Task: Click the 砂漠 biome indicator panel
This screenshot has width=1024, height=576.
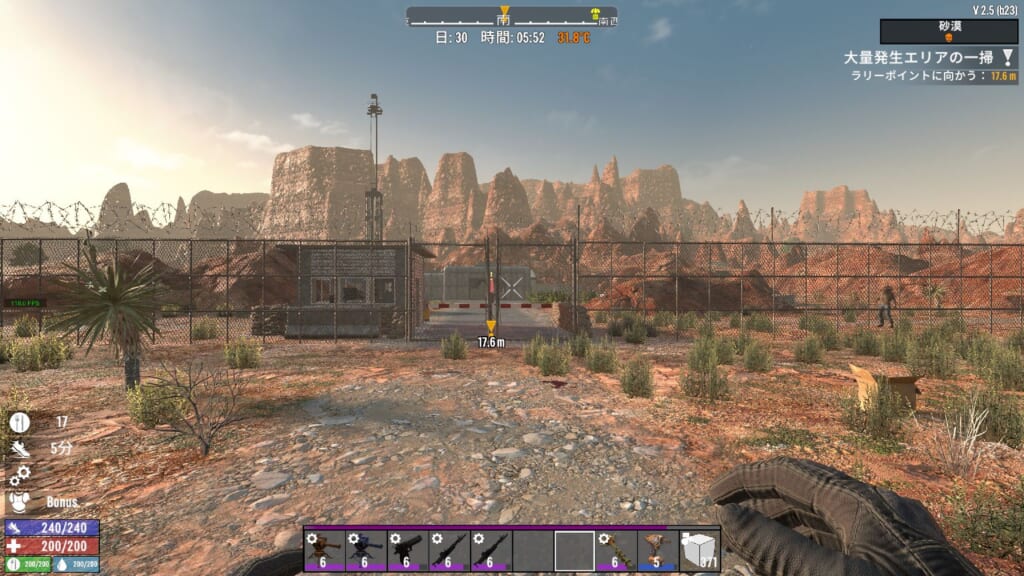Action: [x=948, y=31]
